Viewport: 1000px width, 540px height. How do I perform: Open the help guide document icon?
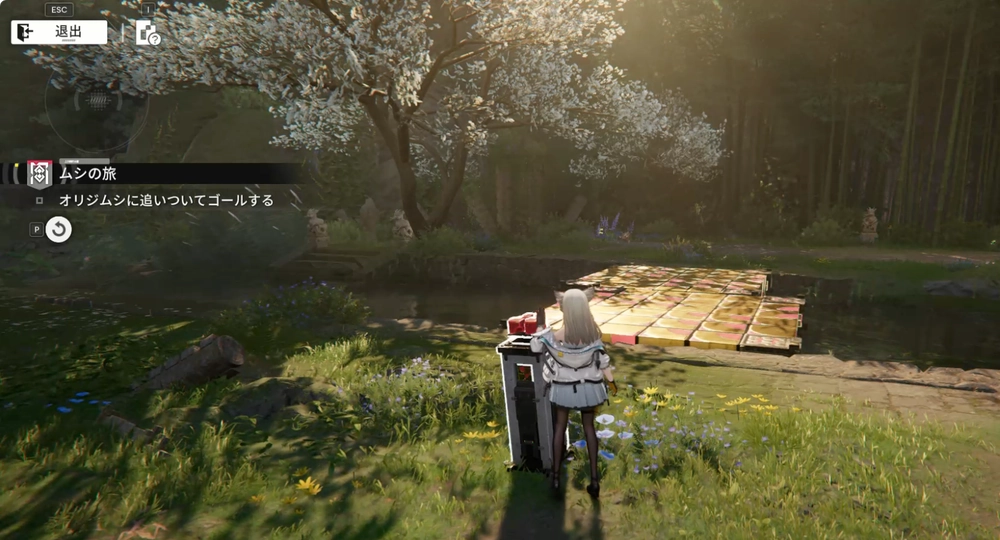[x=147, y=32]
